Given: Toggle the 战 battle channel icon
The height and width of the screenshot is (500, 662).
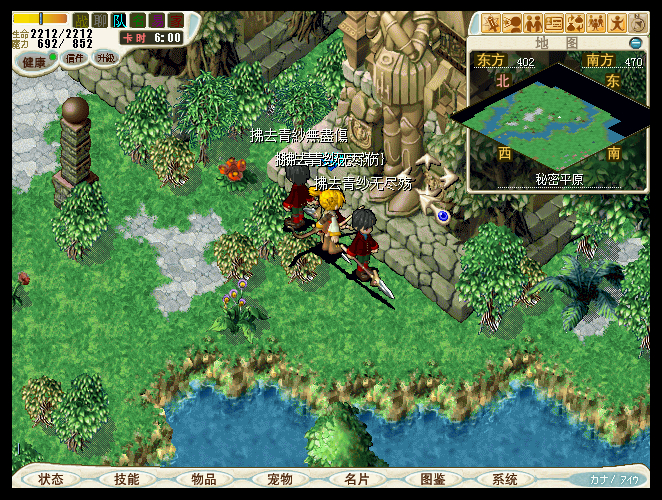Looking at the screenshot, I should coord(81,20).
